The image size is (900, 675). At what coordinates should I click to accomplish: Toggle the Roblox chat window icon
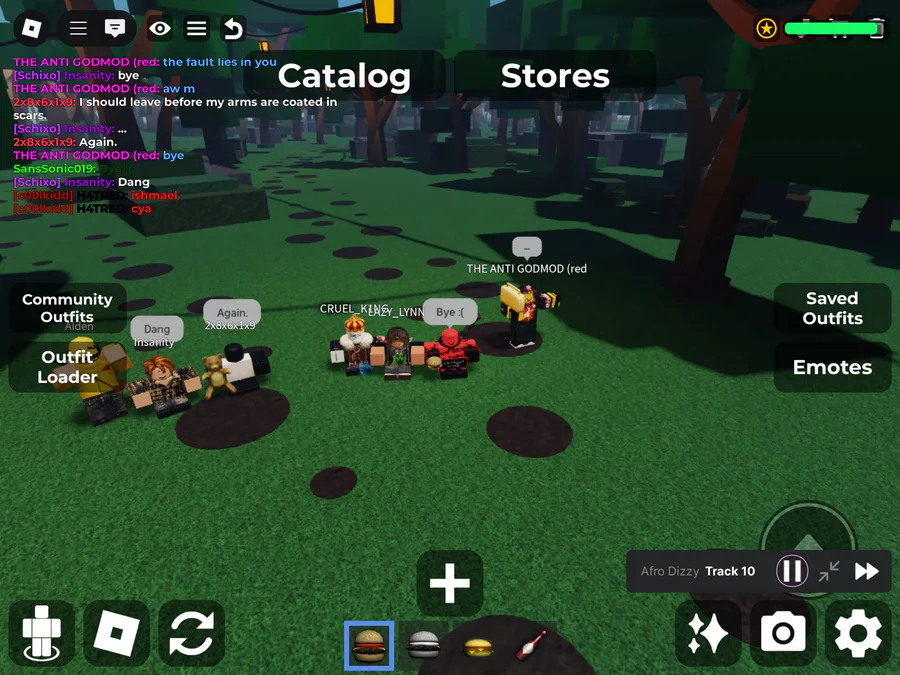point(115,29)
